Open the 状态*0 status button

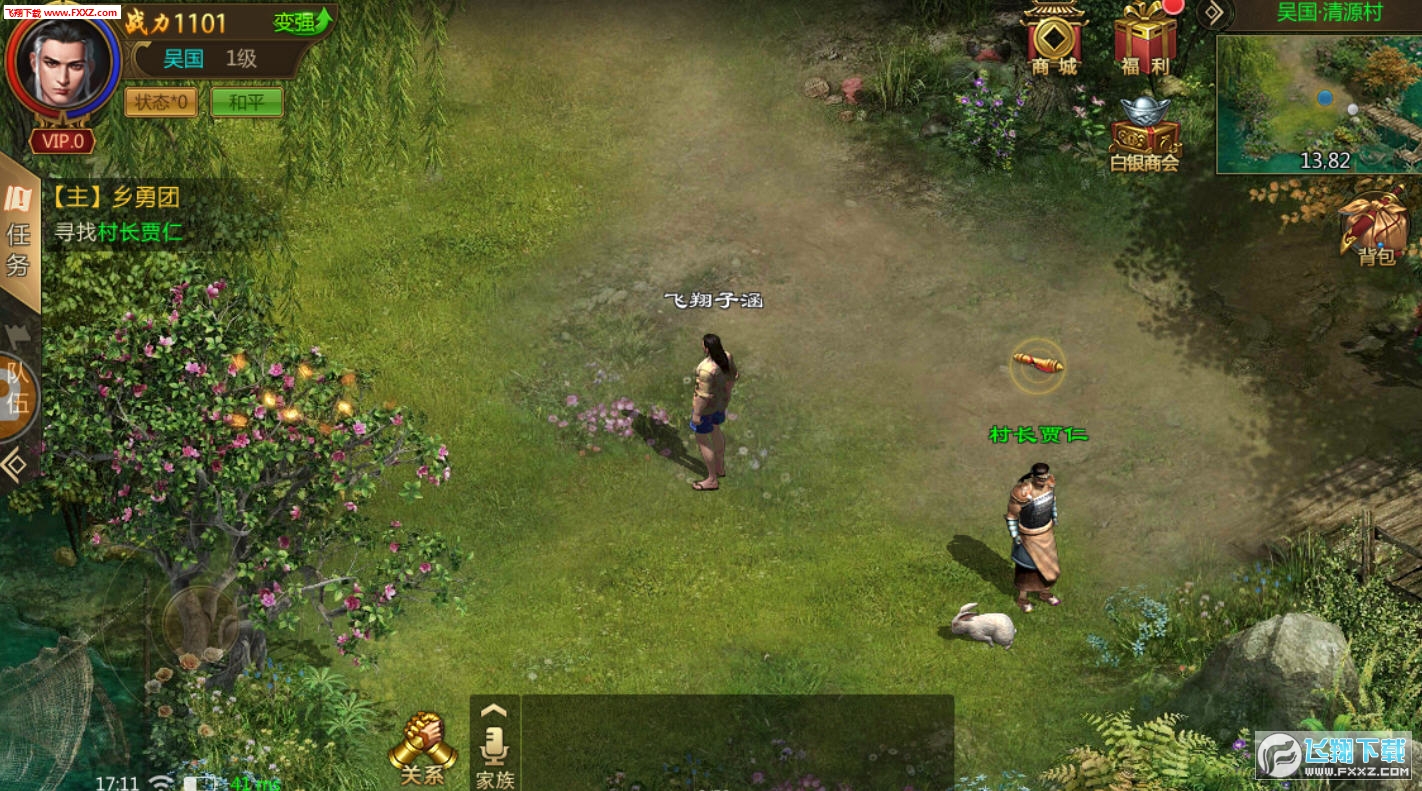[161, 102]
